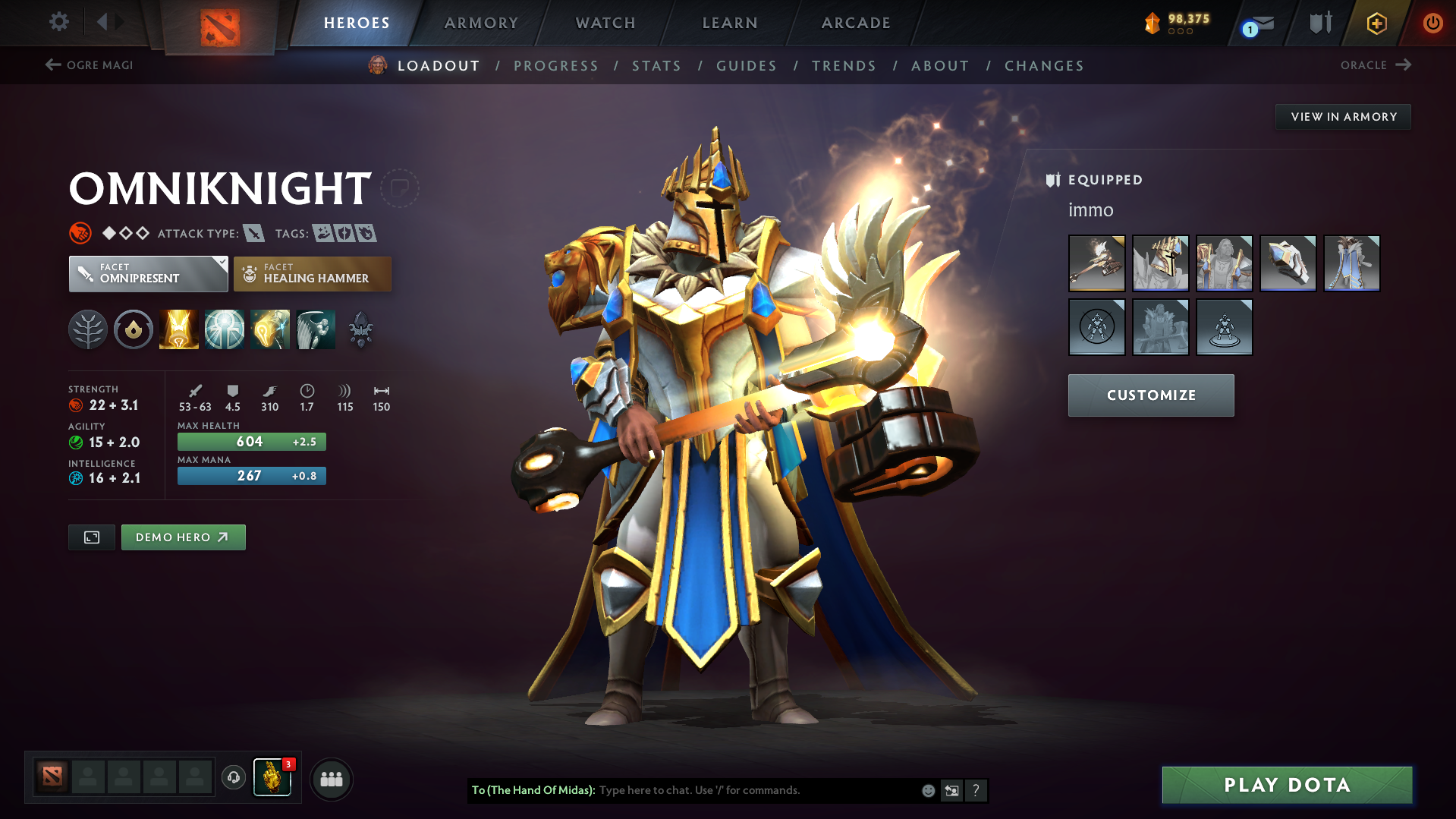Open the settings gear
This screenshot has height=819, width=1456.
point(58,22)
